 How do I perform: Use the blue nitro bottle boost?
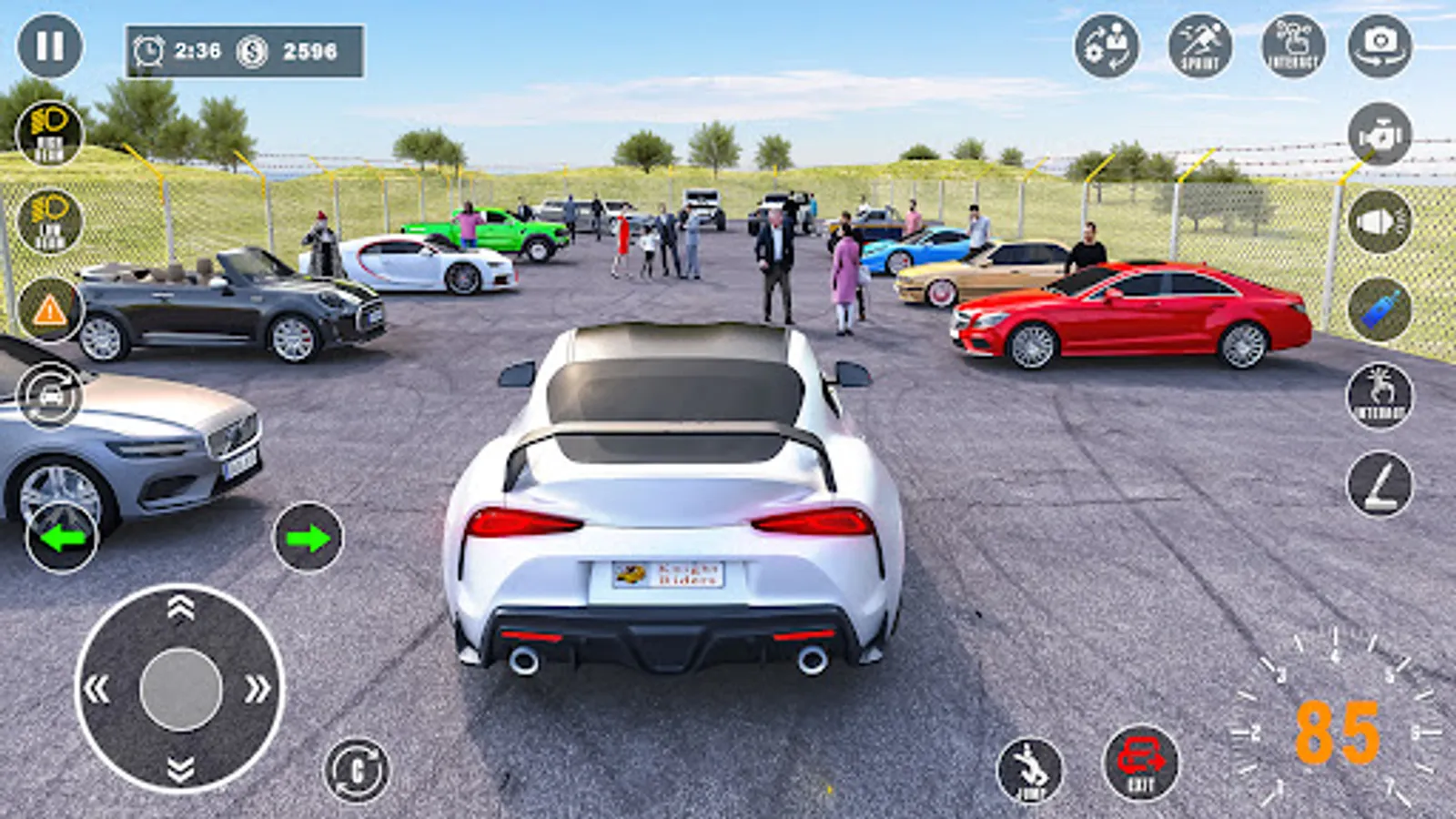[x=1380, y=309]
